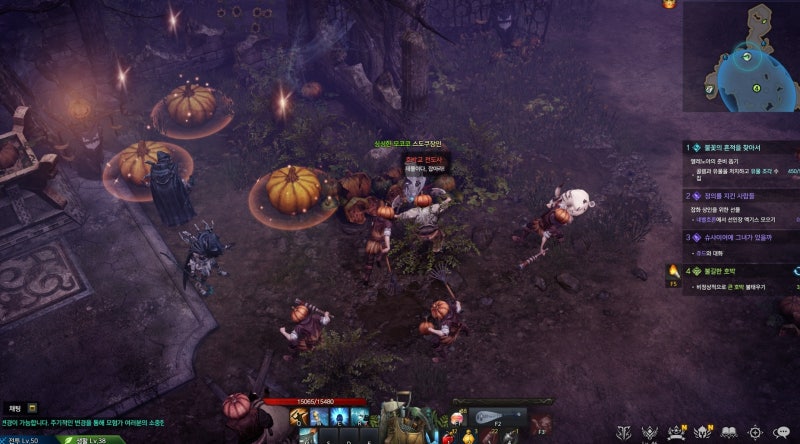Open the leftmost crest icon in bottom-right menu bar
The image size is (800, 444).
624,432
